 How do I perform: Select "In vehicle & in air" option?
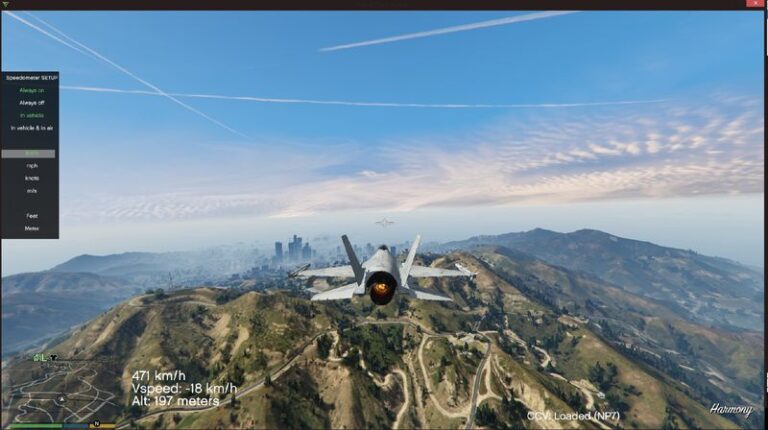[x=32, y=128]
